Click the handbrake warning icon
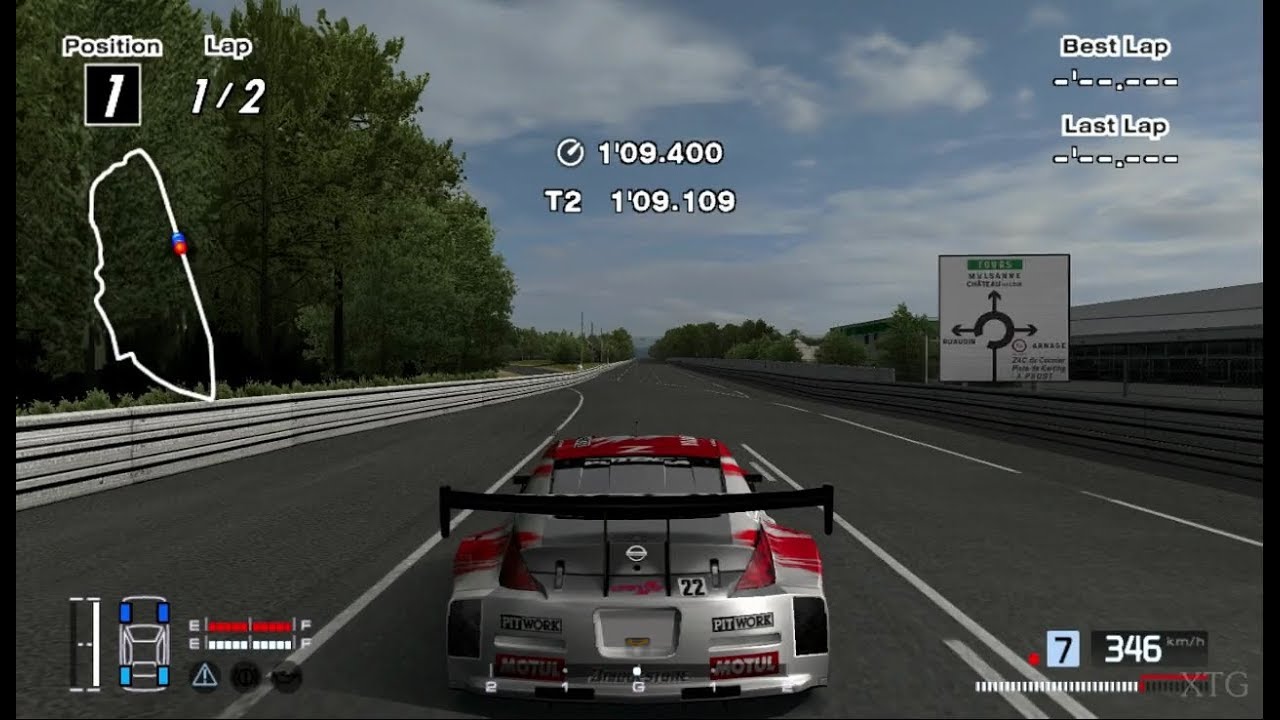The width and height of the screenshot is (1280, 720). (245, 677)
